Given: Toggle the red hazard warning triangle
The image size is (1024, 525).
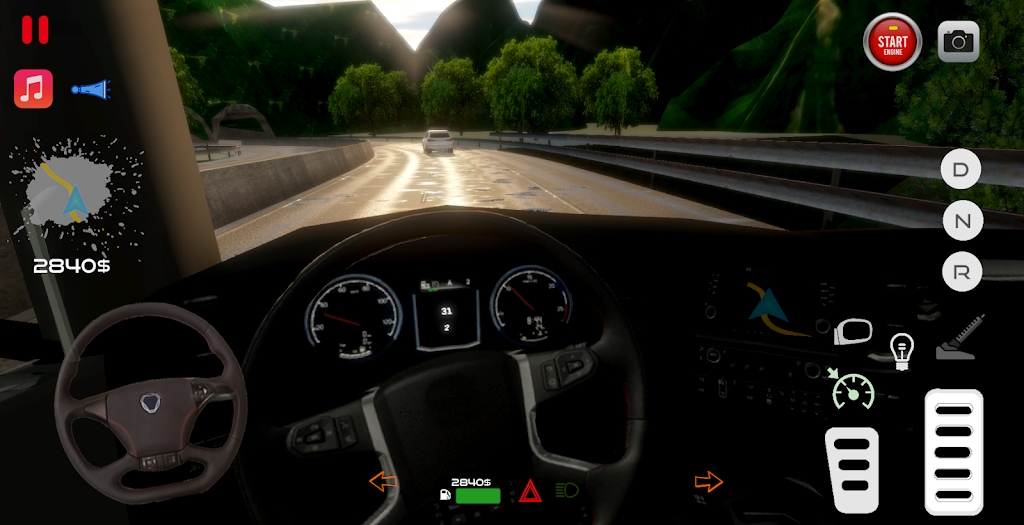Looking at the screenshot, I should tap(530, 492).
